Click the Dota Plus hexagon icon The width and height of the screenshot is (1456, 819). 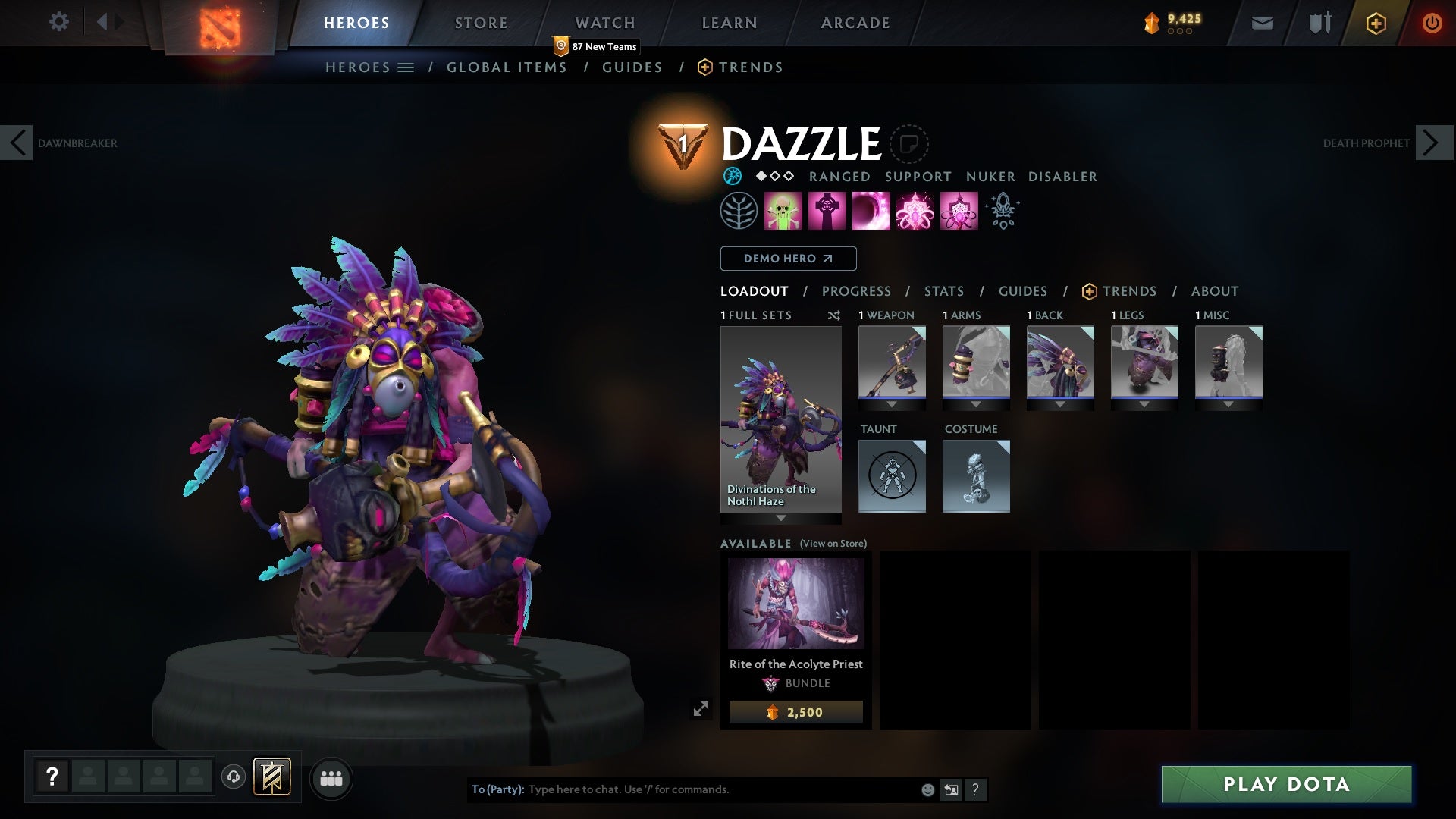tap(1375, 23)
